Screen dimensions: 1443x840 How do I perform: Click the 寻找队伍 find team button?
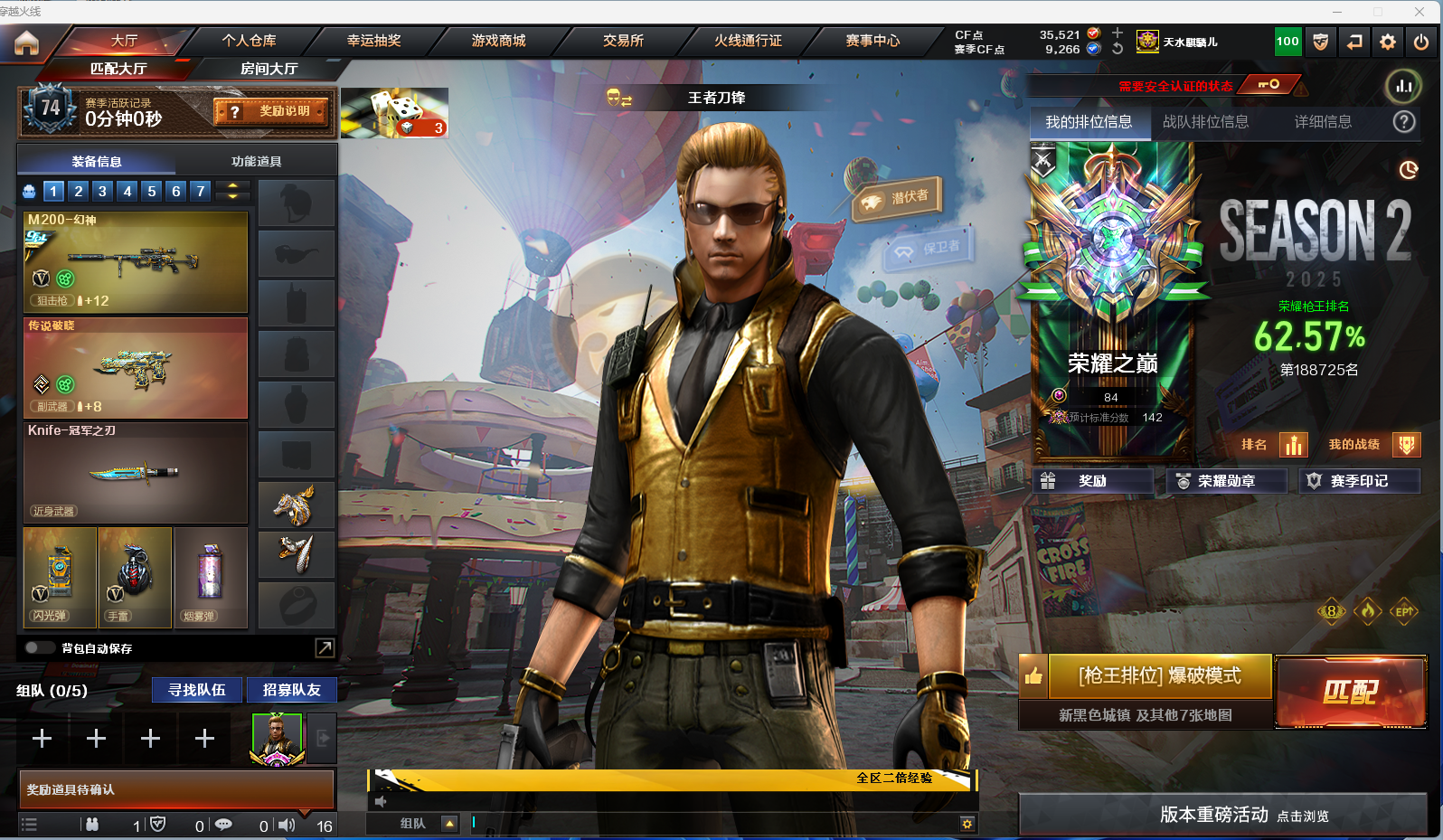[x=197, y=690]
